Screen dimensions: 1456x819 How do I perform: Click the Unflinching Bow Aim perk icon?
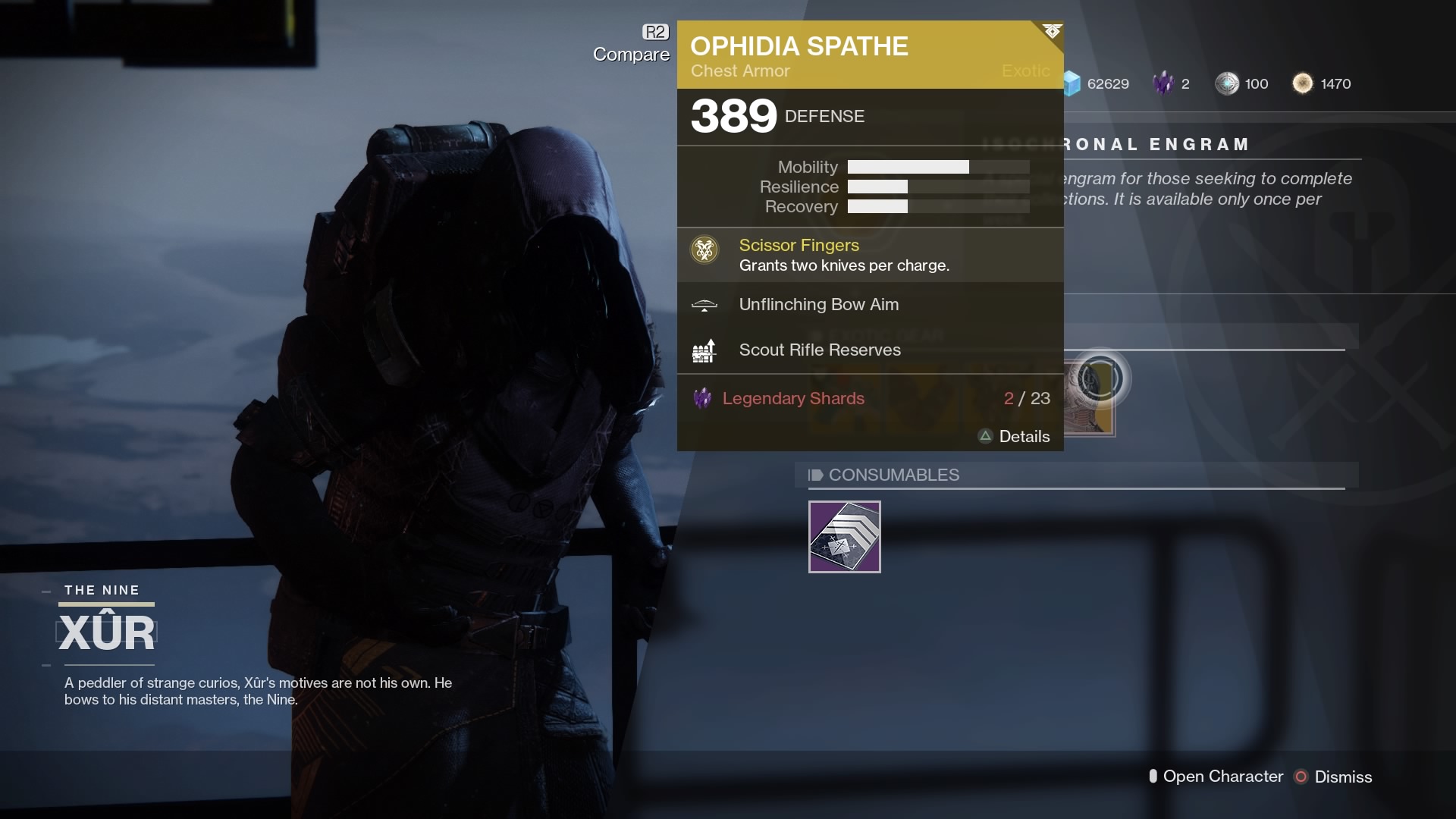704,306
